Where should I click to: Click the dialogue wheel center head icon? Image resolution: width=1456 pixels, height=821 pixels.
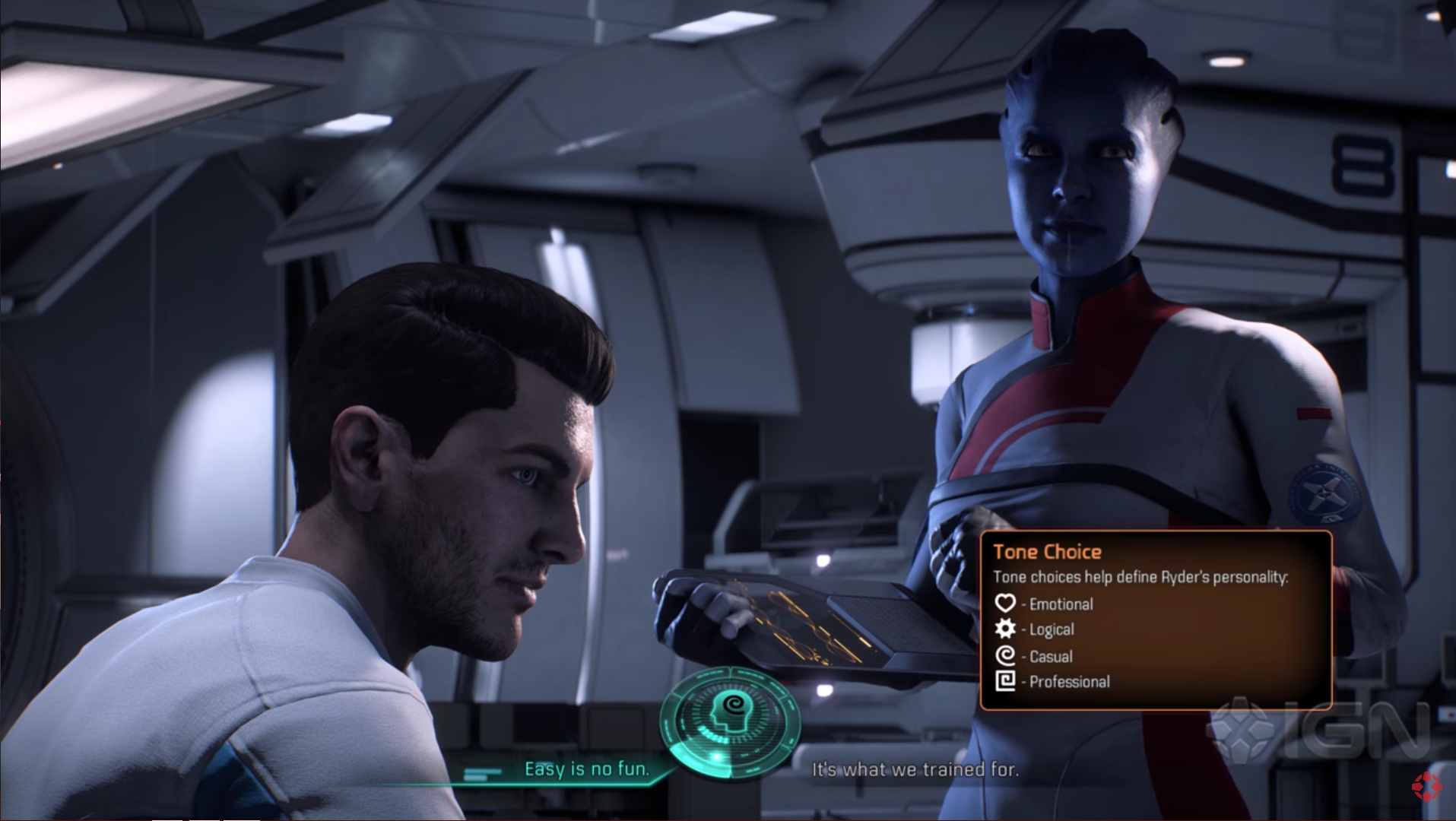pyautogui.click(x=729, y=719)
